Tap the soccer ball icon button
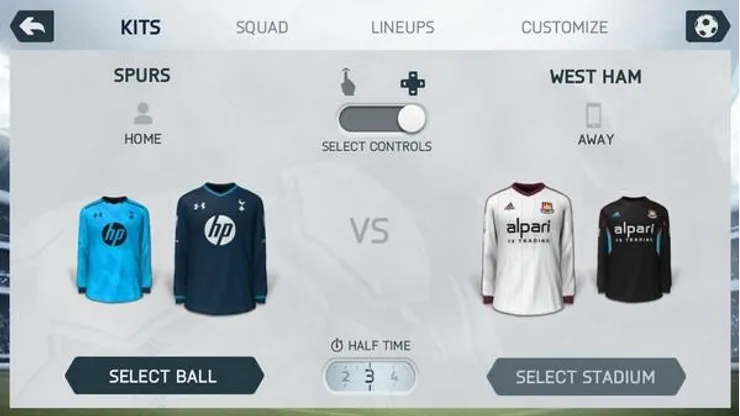Viewport: 740px width, 416px height. pos(707,27)
